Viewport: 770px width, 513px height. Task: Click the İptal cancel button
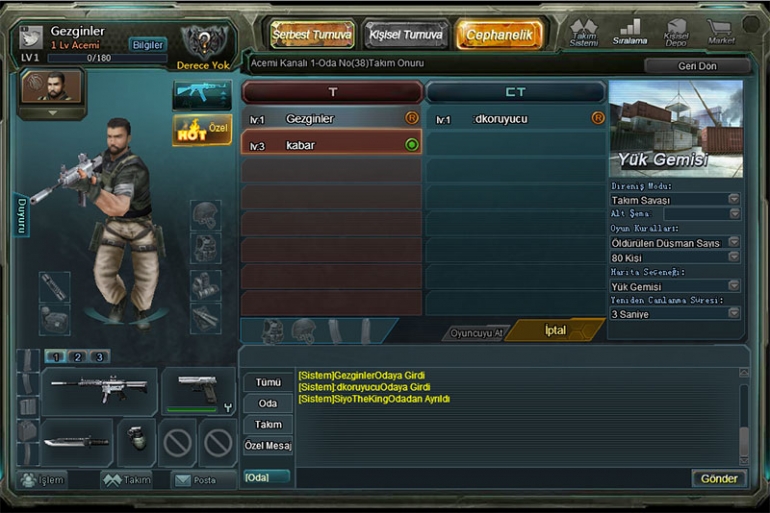[x=554, y=330]
